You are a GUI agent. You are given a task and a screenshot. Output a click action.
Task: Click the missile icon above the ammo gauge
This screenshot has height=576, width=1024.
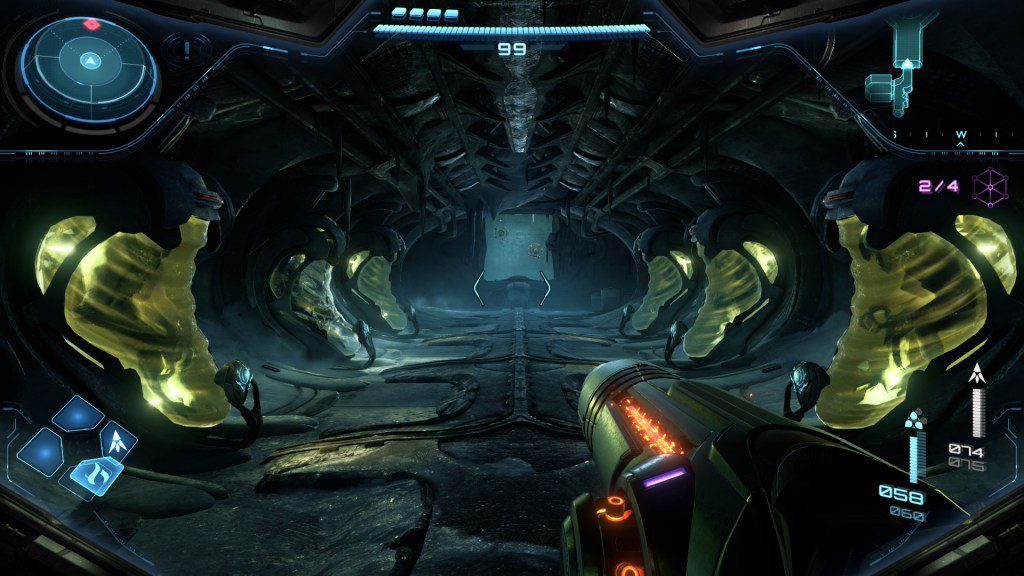pos(977,374)
